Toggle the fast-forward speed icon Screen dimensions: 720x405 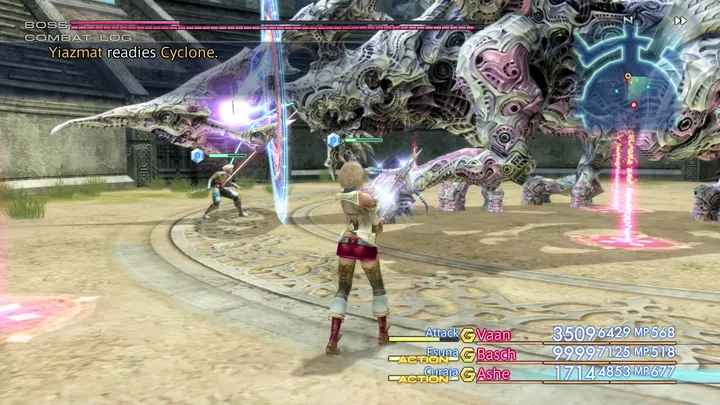681,20
